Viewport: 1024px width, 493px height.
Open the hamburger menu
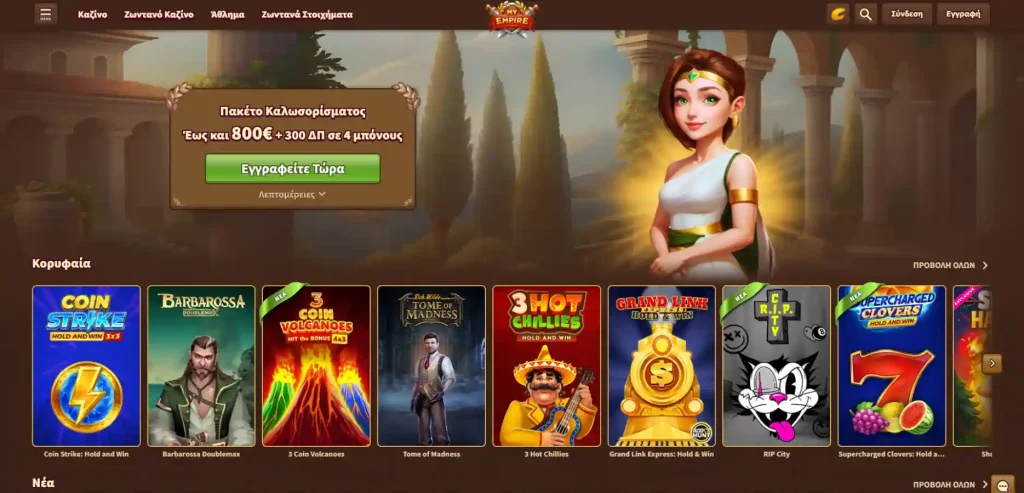coord(46,14)
